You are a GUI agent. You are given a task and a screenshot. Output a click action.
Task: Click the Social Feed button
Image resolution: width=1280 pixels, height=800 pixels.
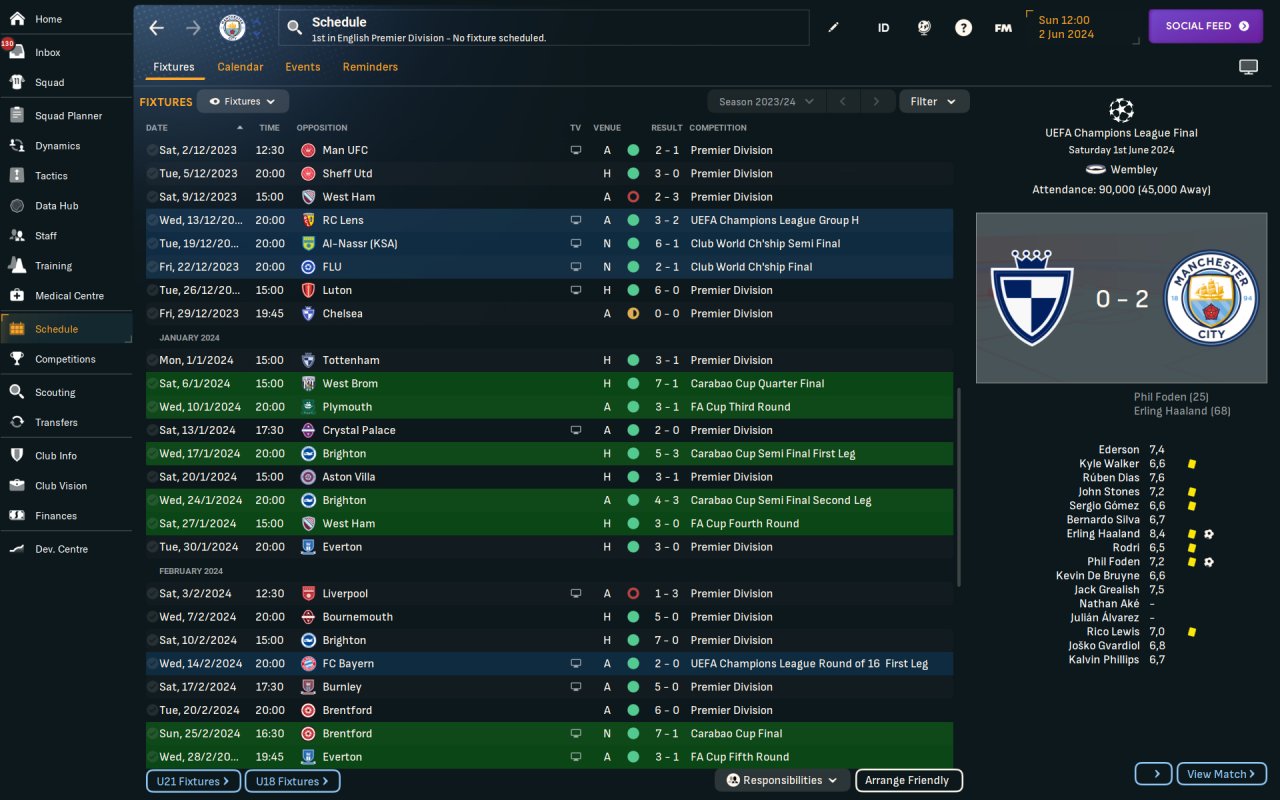tap(1206, 26)
